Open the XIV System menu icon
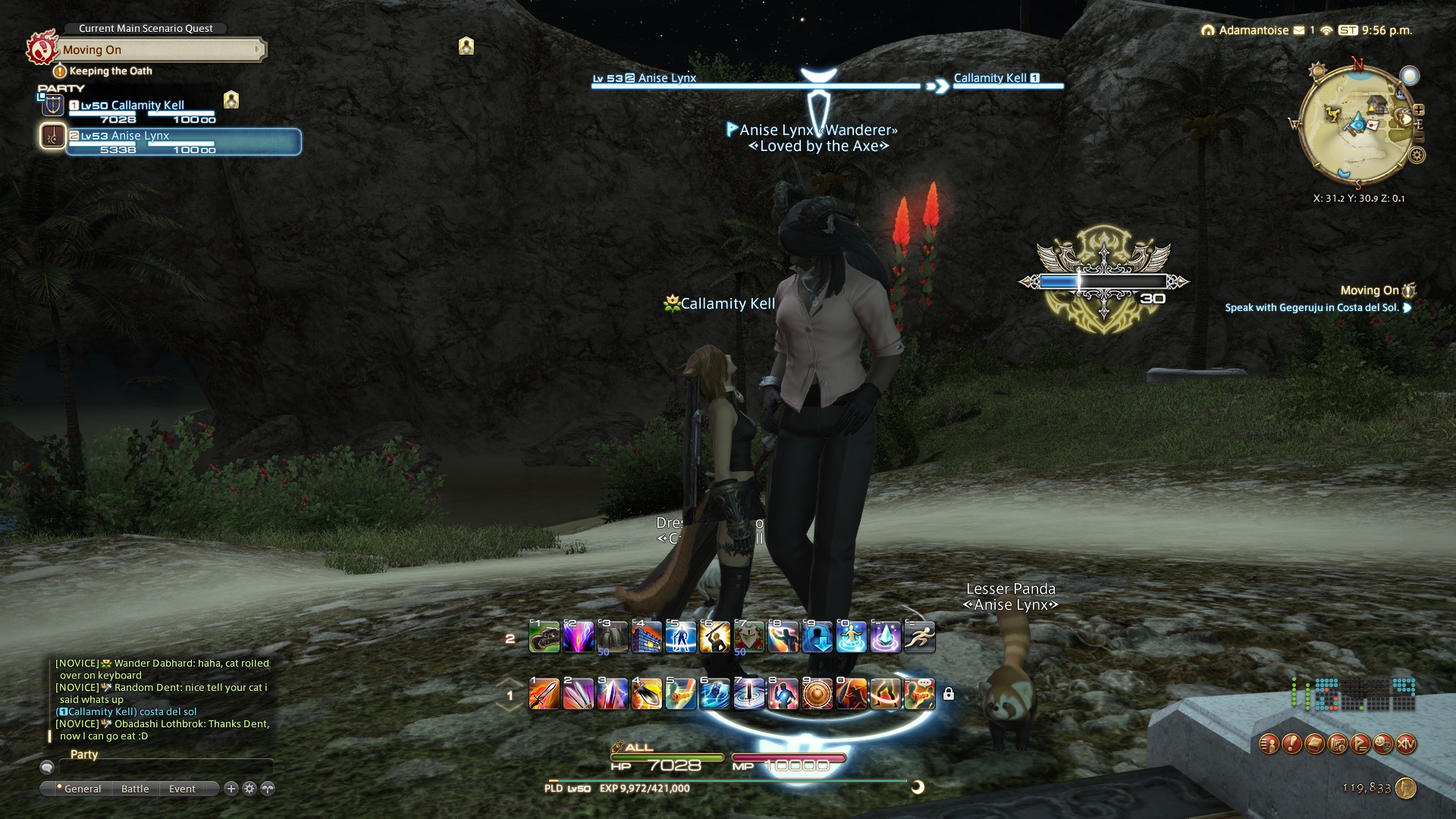This screenshot has width=1456, height=819. (1406, 745)
